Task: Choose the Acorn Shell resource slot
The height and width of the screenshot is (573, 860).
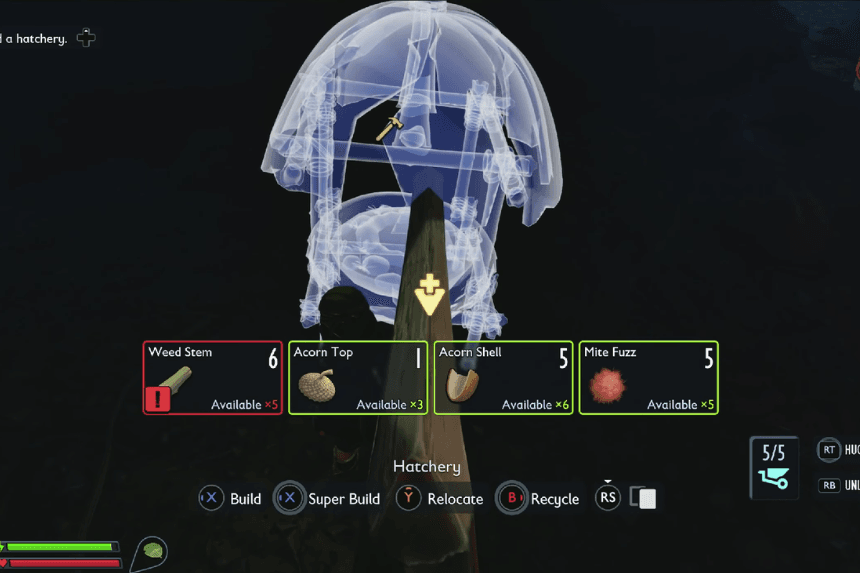Action: (503, 378)
